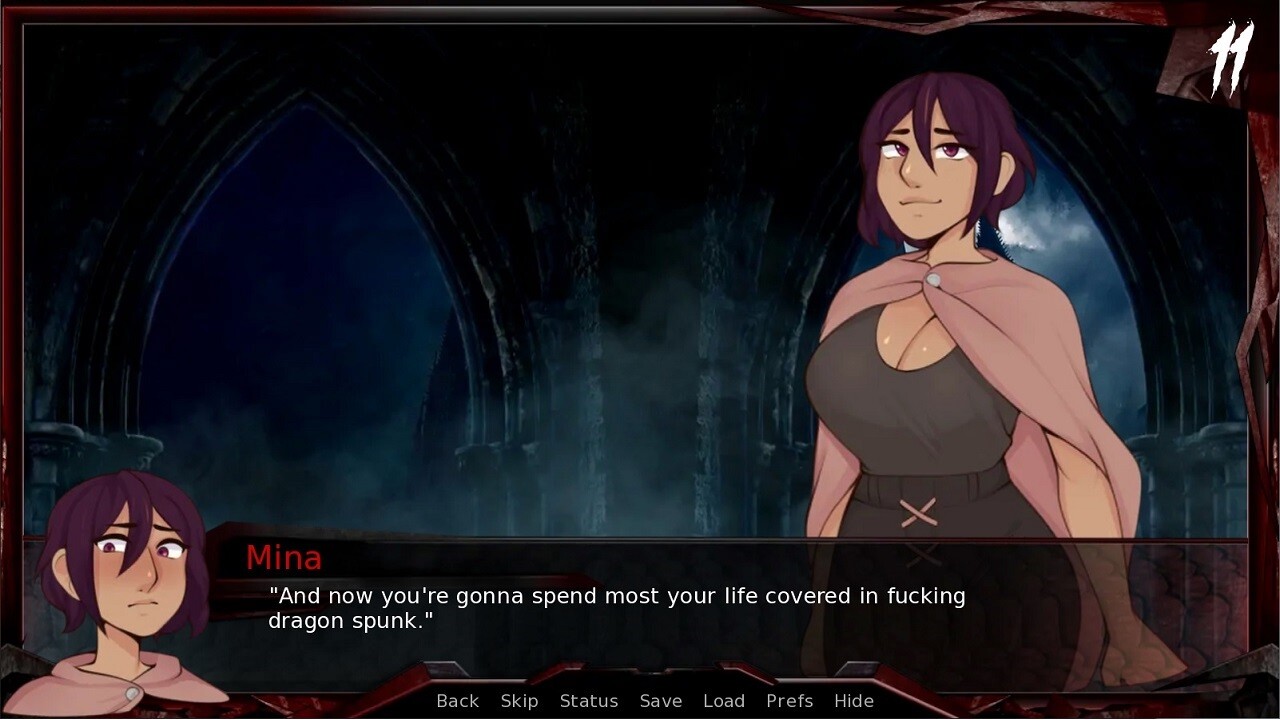Advance Mina's dialogue text box
The height and width of the screenshot is (720, 1280).
point(640,609)
